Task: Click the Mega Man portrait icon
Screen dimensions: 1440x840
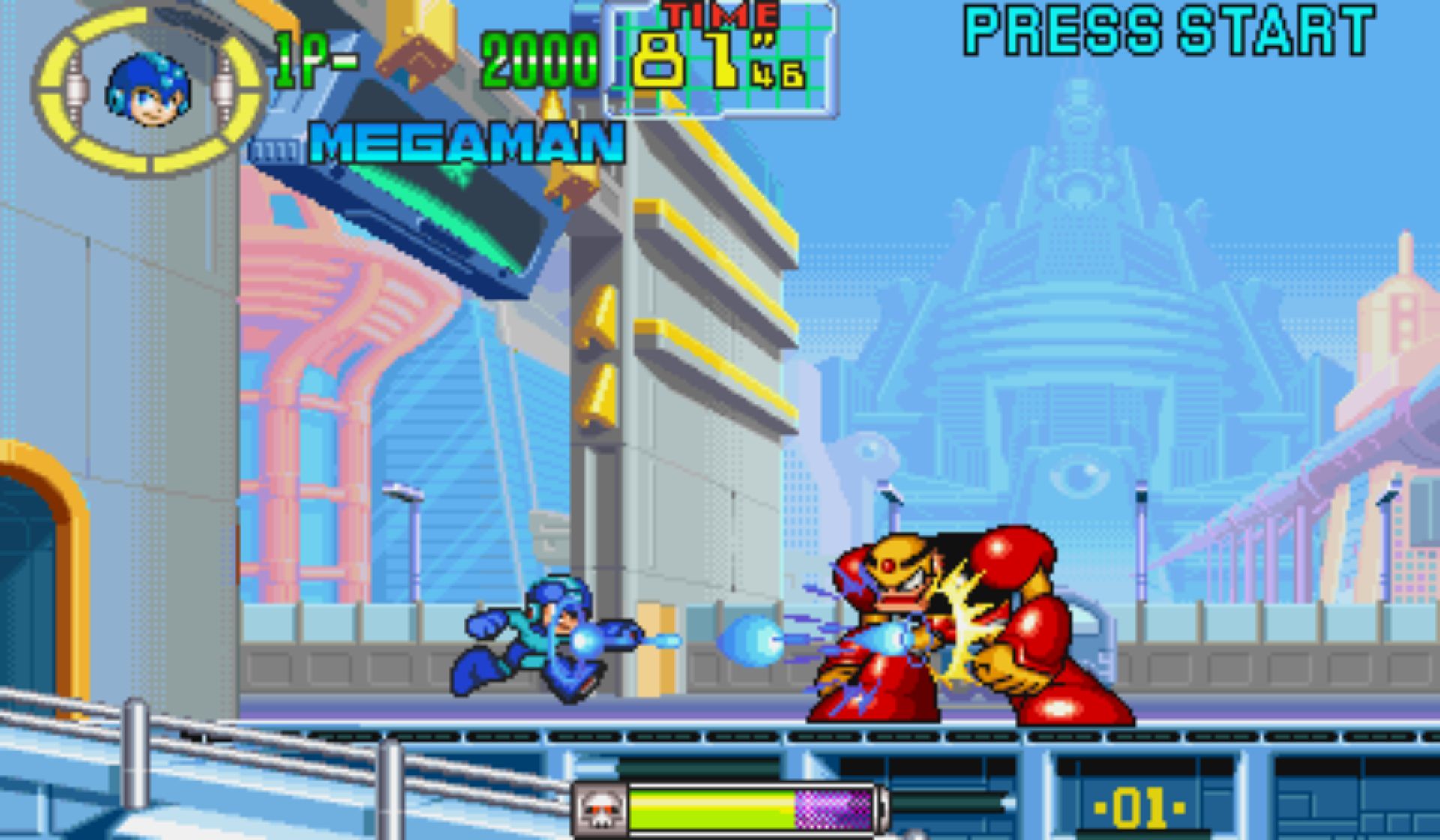Action: (148, 91)
